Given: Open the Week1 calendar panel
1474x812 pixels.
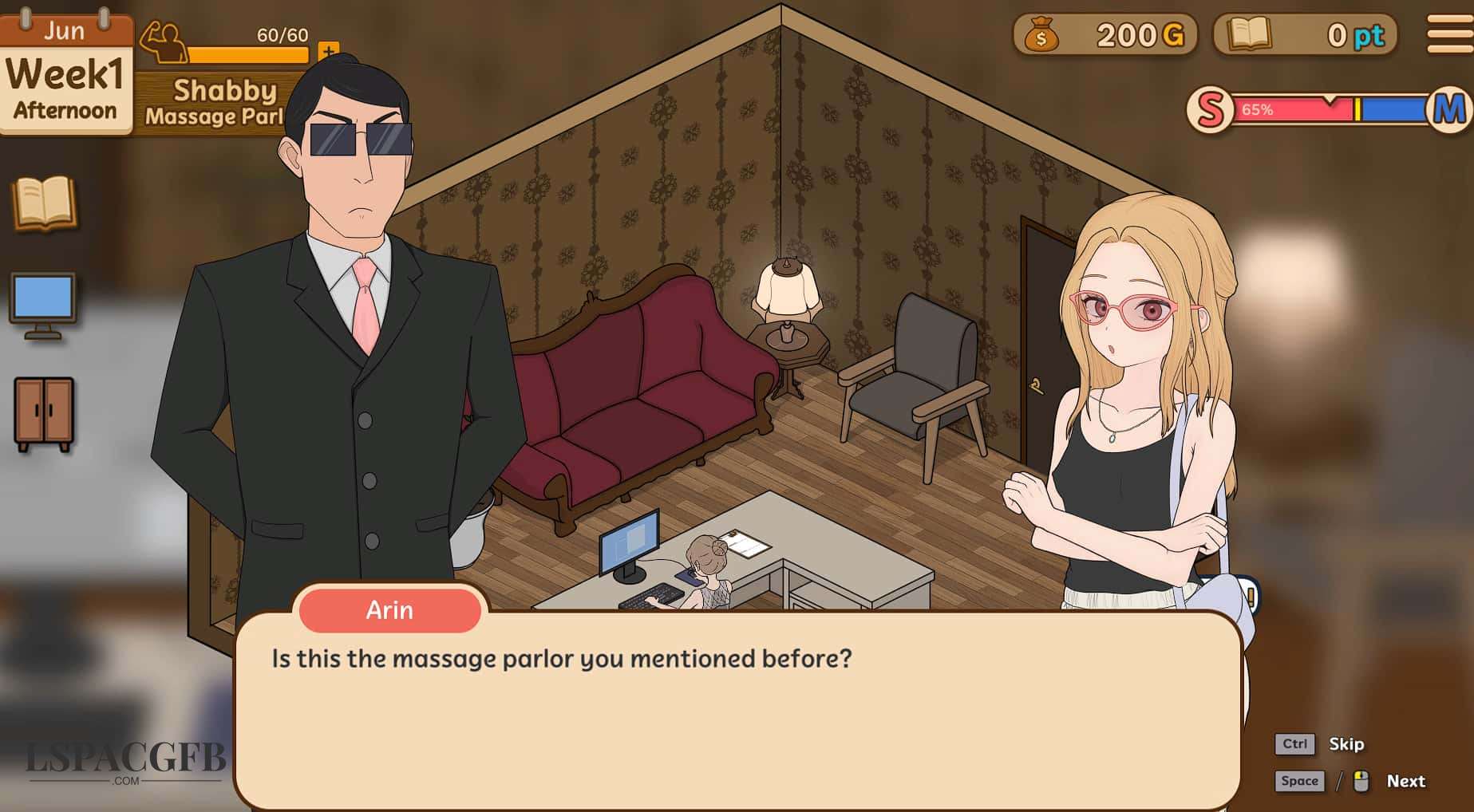Looking at the screenshot, I should (x=65, y=76).
